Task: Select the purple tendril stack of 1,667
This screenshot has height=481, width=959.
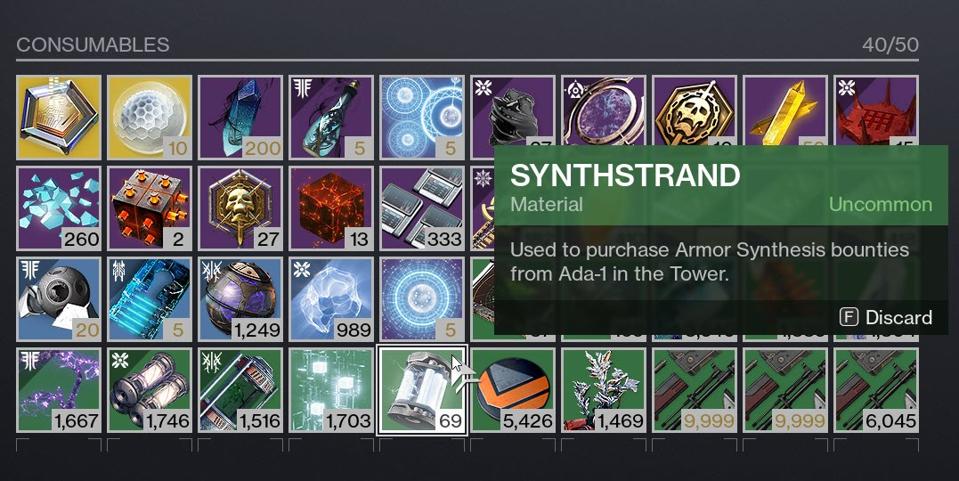Action: pos(59,390)
